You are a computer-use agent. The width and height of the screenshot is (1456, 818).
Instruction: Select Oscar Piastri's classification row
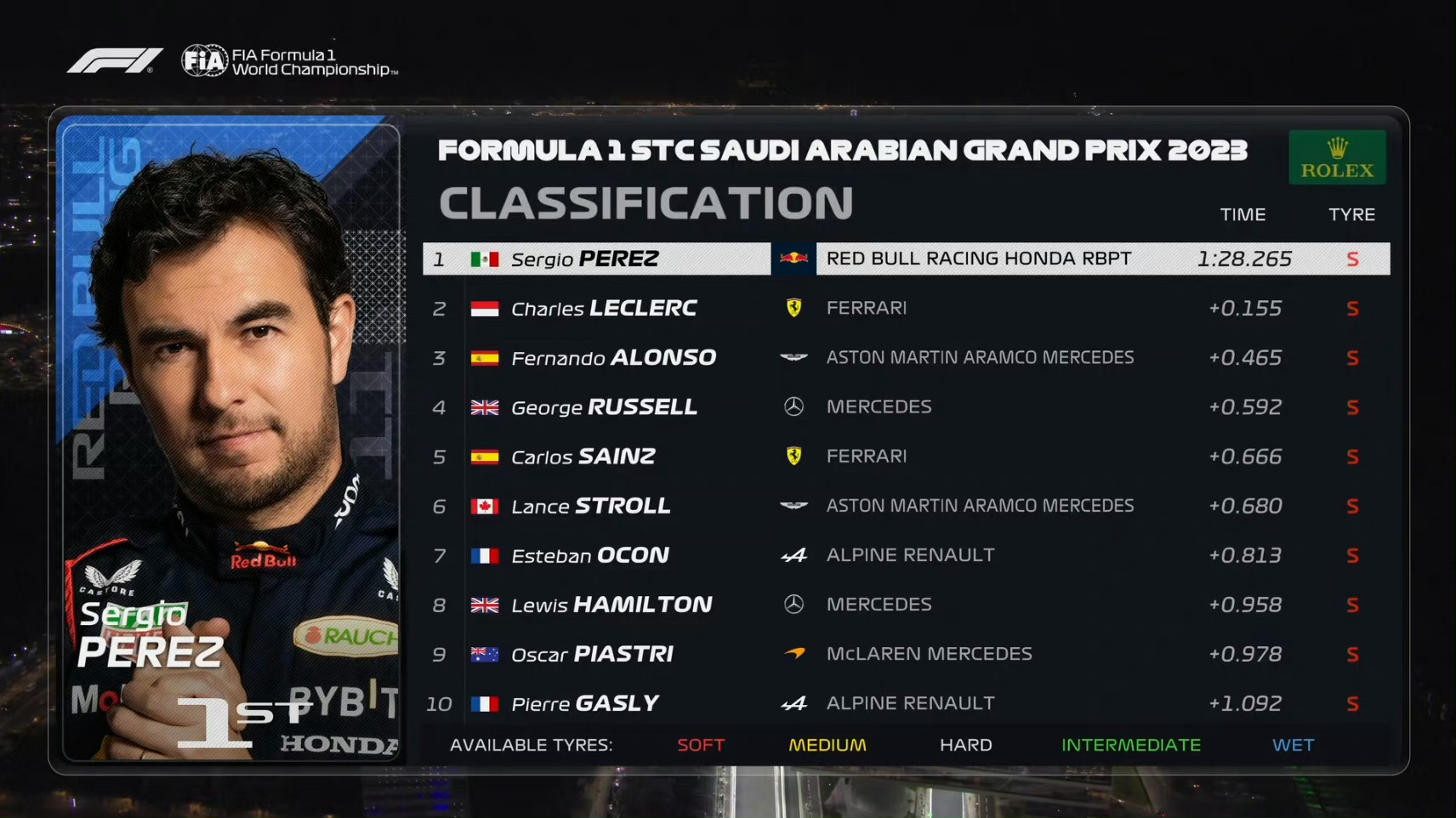(x=906, y=653)
